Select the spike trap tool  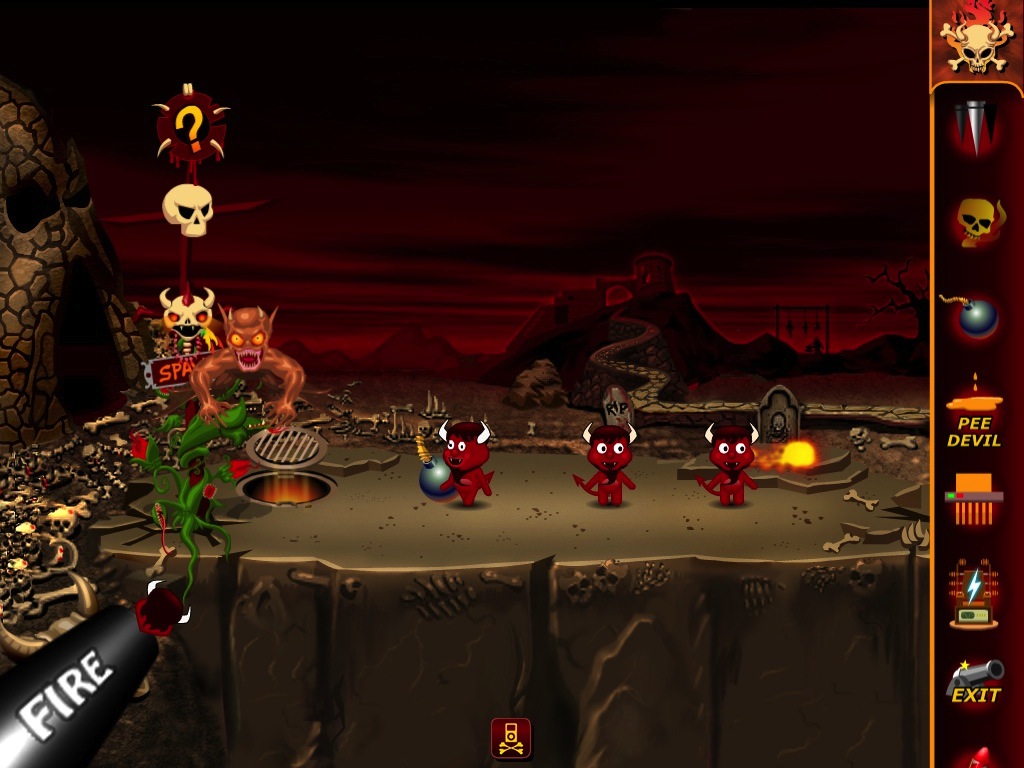pyautogui.click(x=975, y=126)
